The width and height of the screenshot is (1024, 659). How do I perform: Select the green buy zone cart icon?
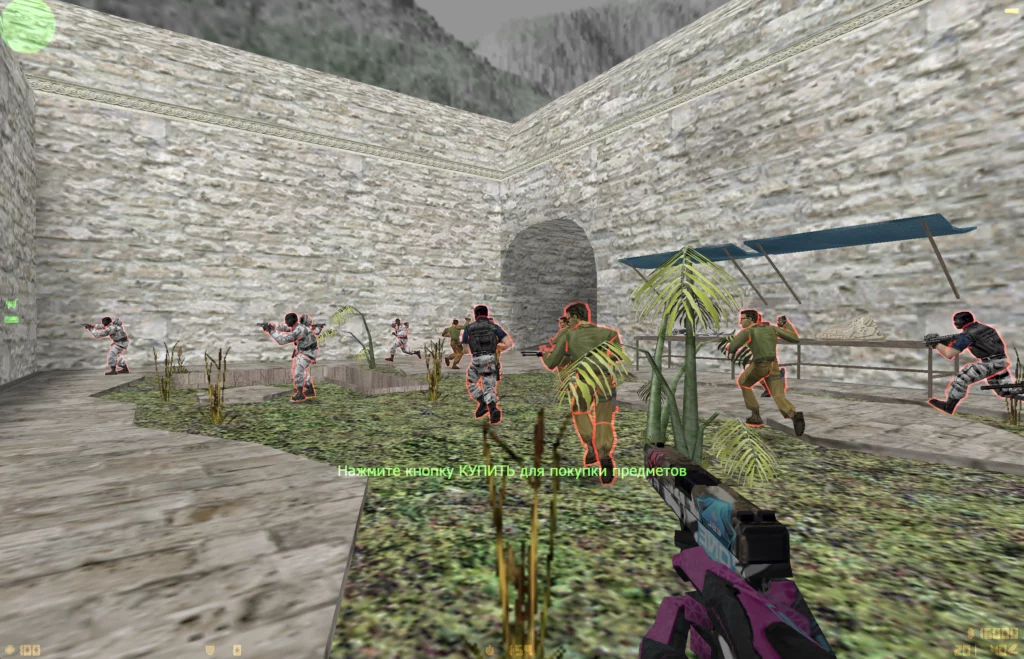[11, 304]
